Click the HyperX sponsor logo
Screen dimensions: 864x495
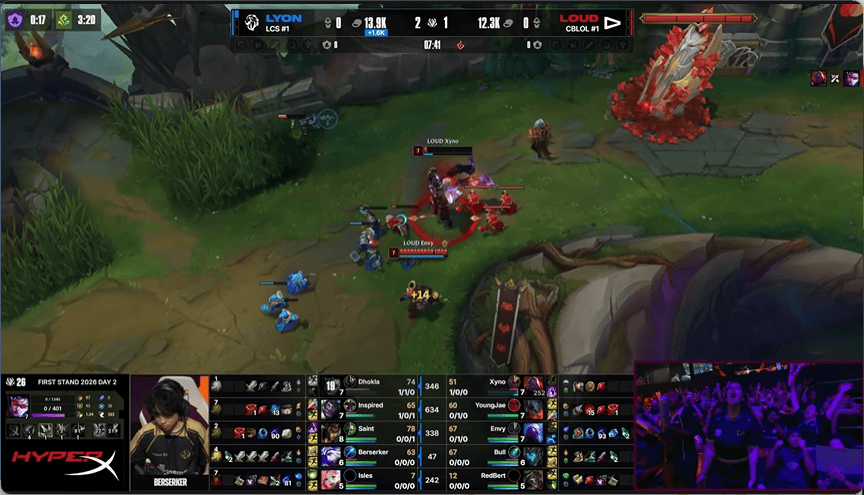point(63,465)
